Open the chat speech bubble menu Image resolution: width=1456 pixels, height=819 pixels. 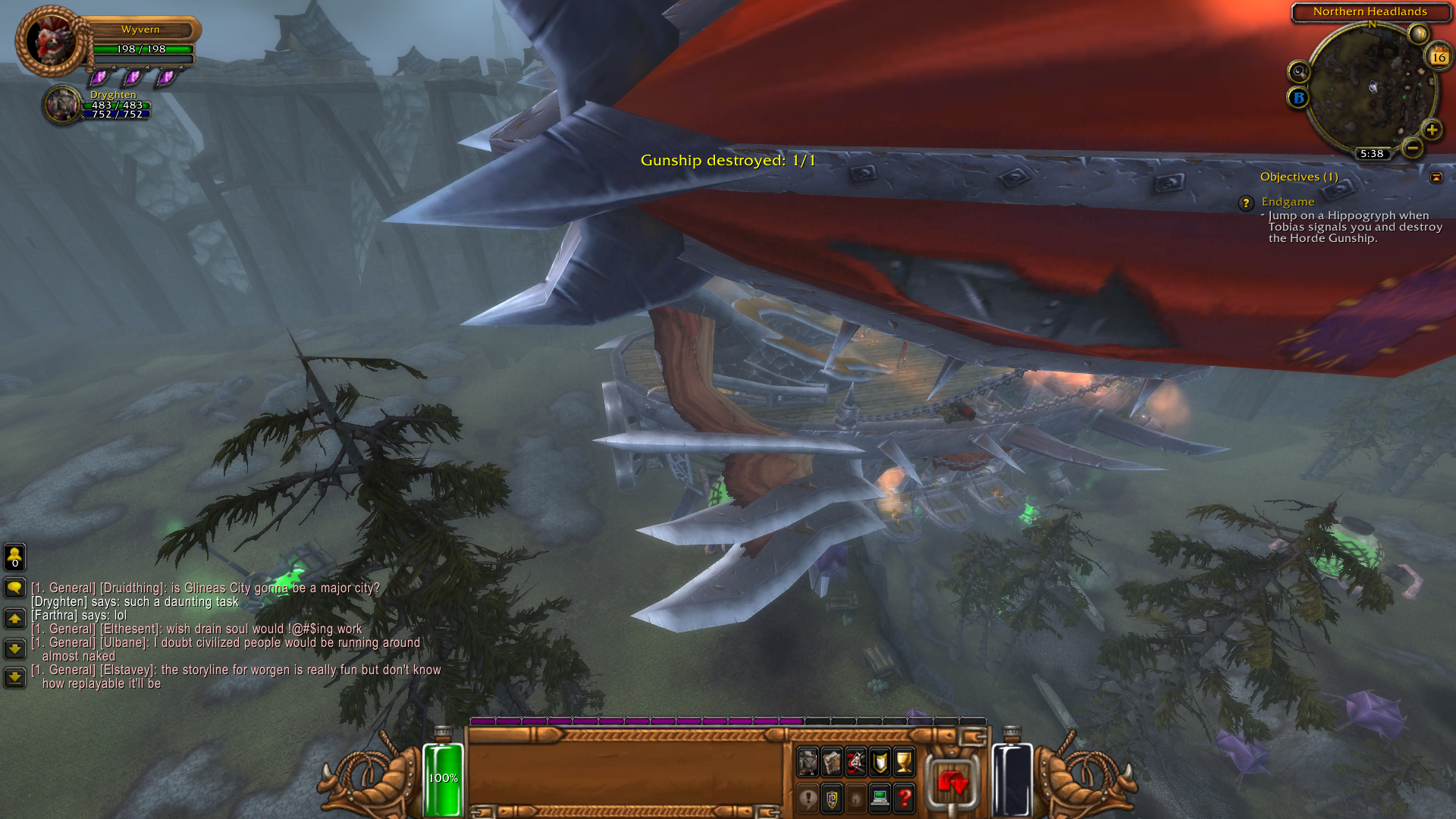click(15, 588)
